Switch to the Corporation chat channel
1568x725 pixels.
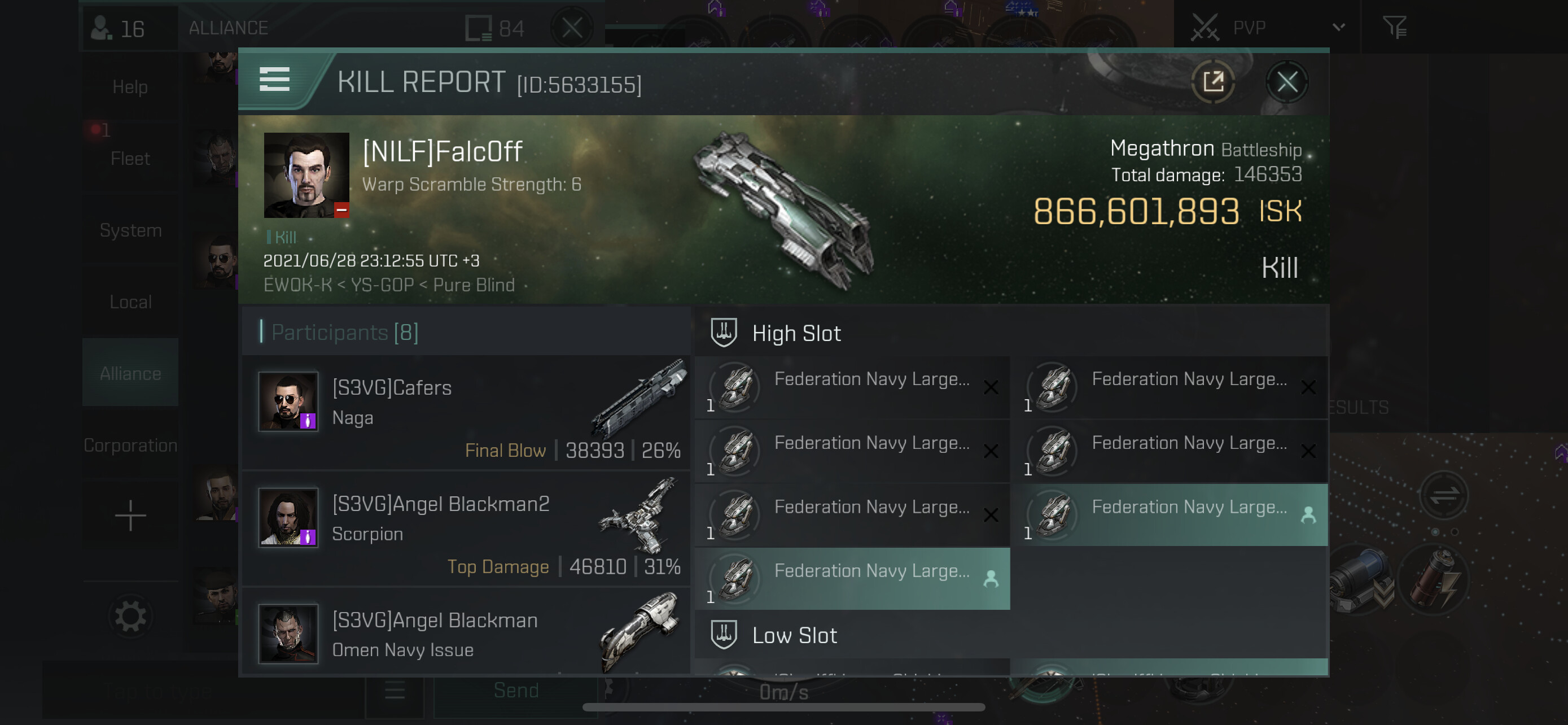[x=130, y=445]
